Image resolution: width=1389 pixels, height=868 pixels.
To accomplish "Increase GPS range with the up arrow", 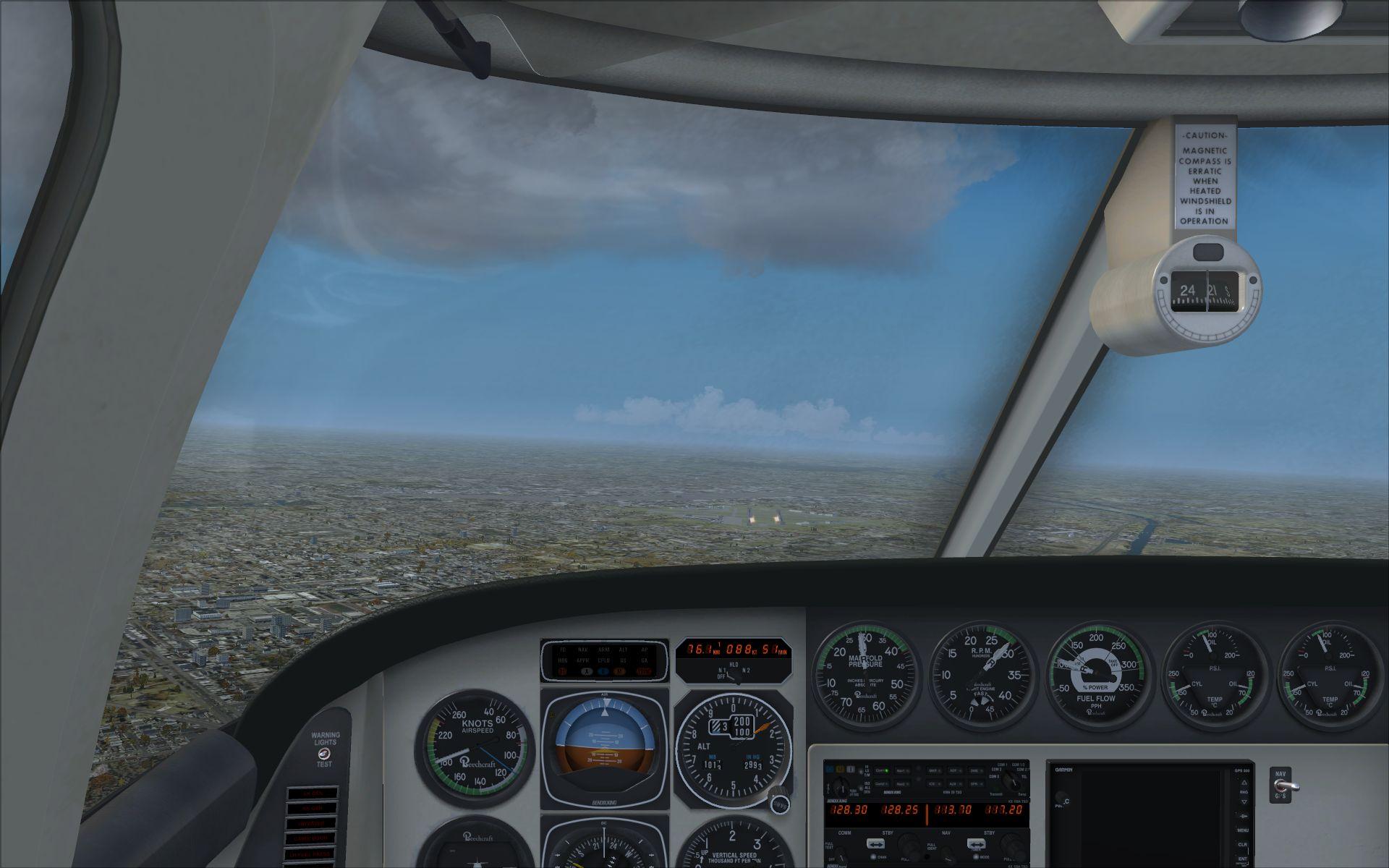I will click(x=1243, y=783).
